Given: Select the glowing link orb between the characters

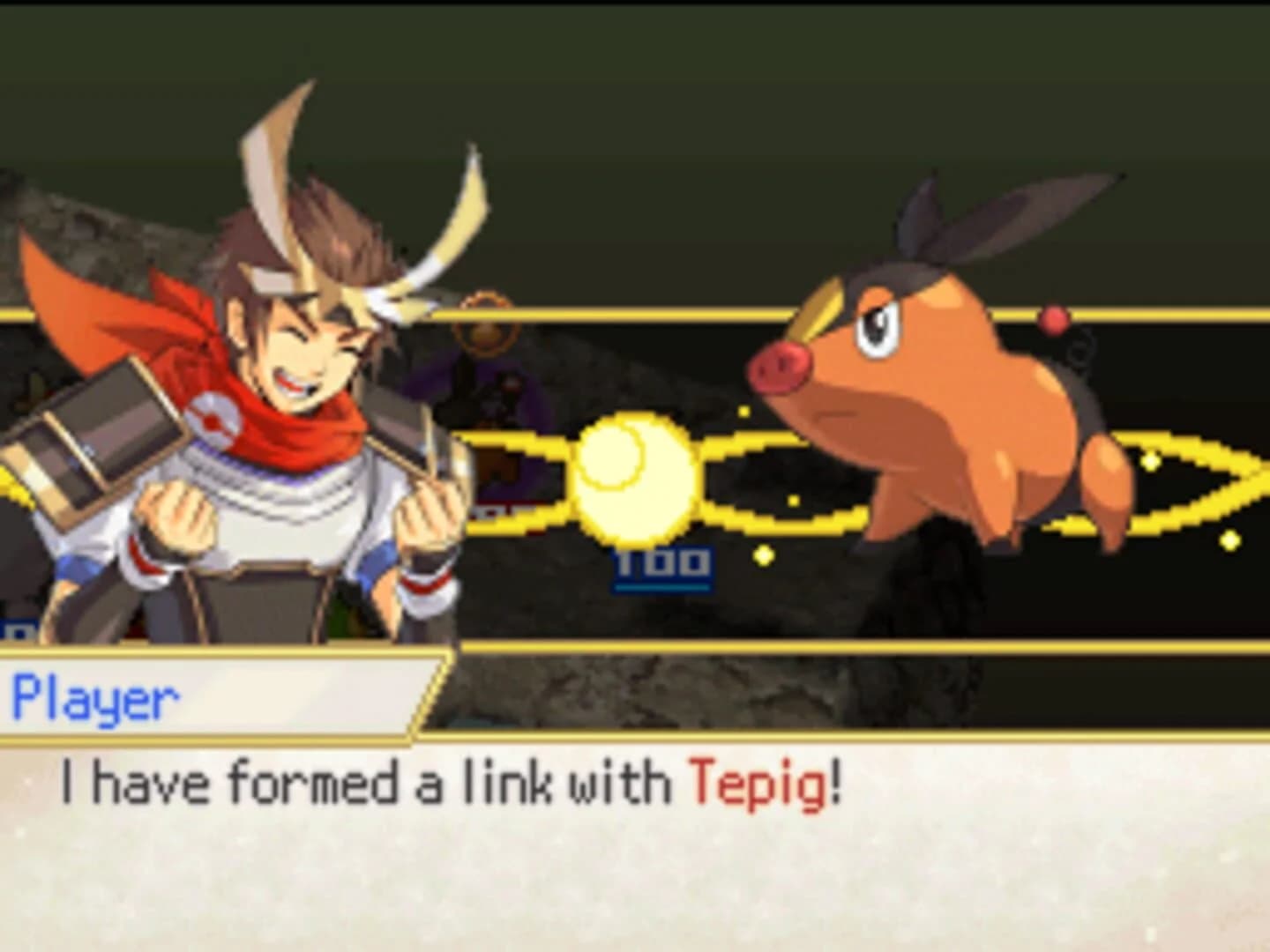Looking at the screenshot, I should (x=635, y=480).
